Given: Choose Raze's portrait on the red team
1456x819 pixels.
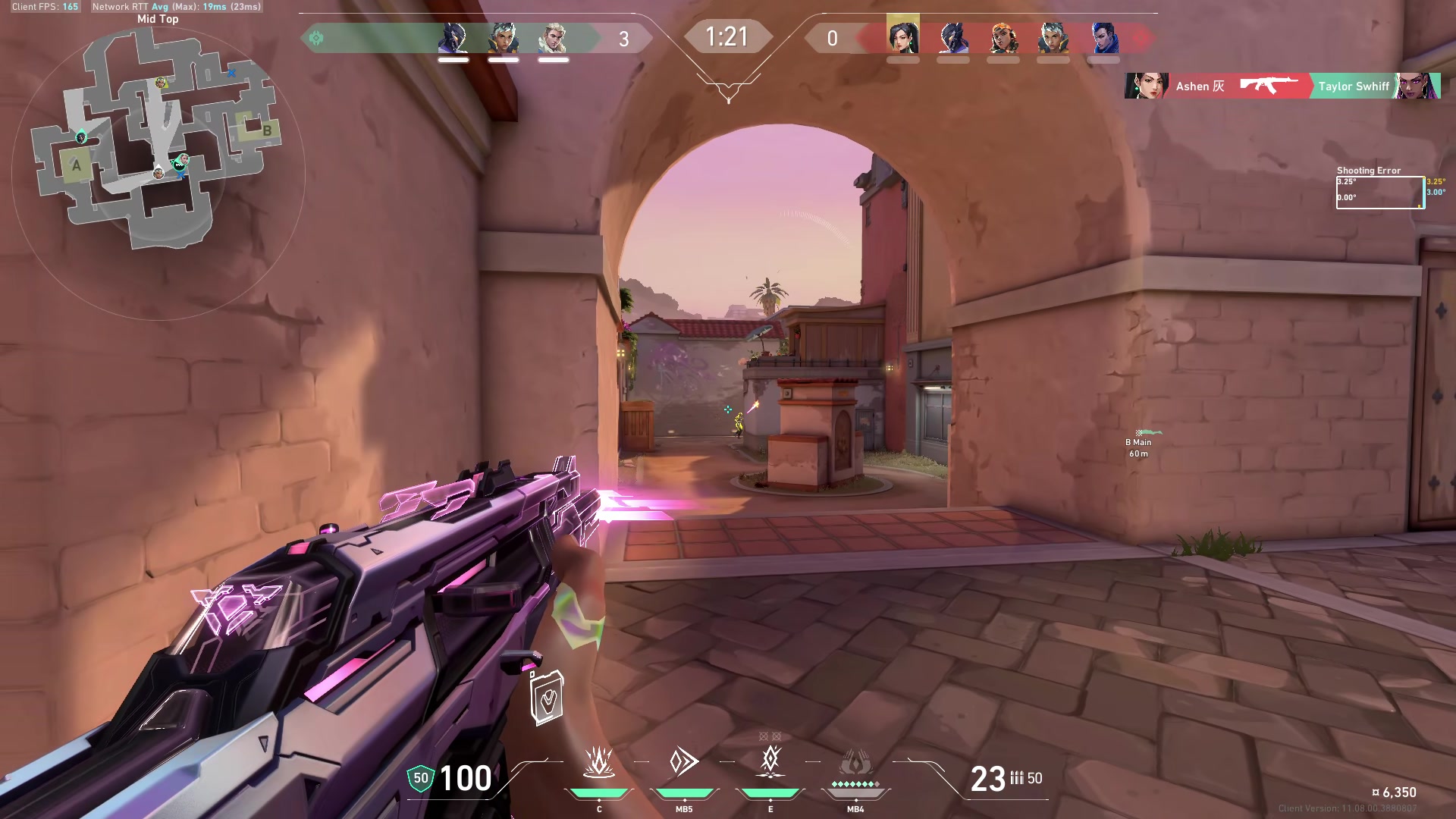Looking at the screenshot, I should click(x=1003, y=38).
